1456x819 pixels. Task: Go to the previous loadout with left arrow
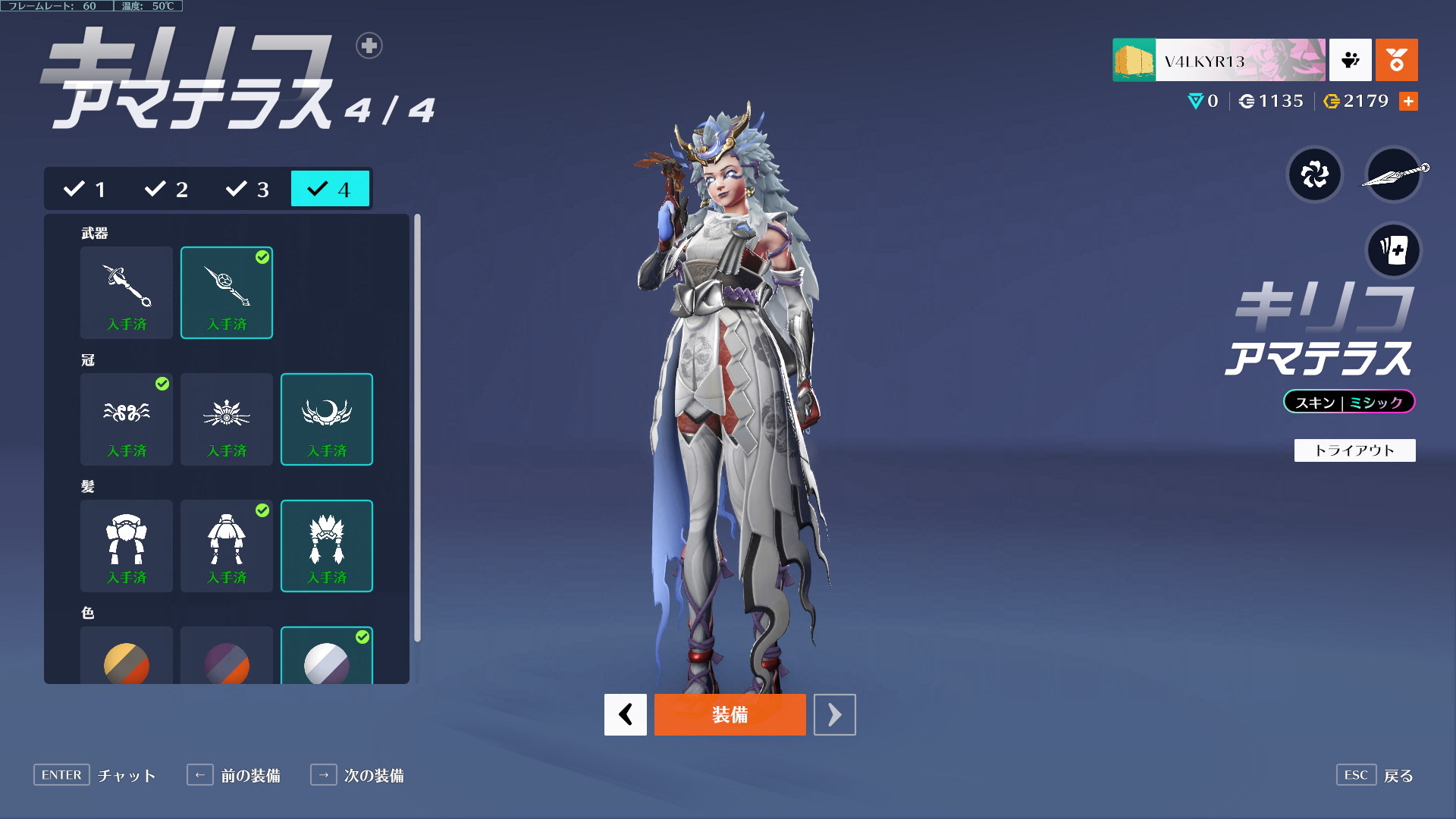click(x=625, y=714)
